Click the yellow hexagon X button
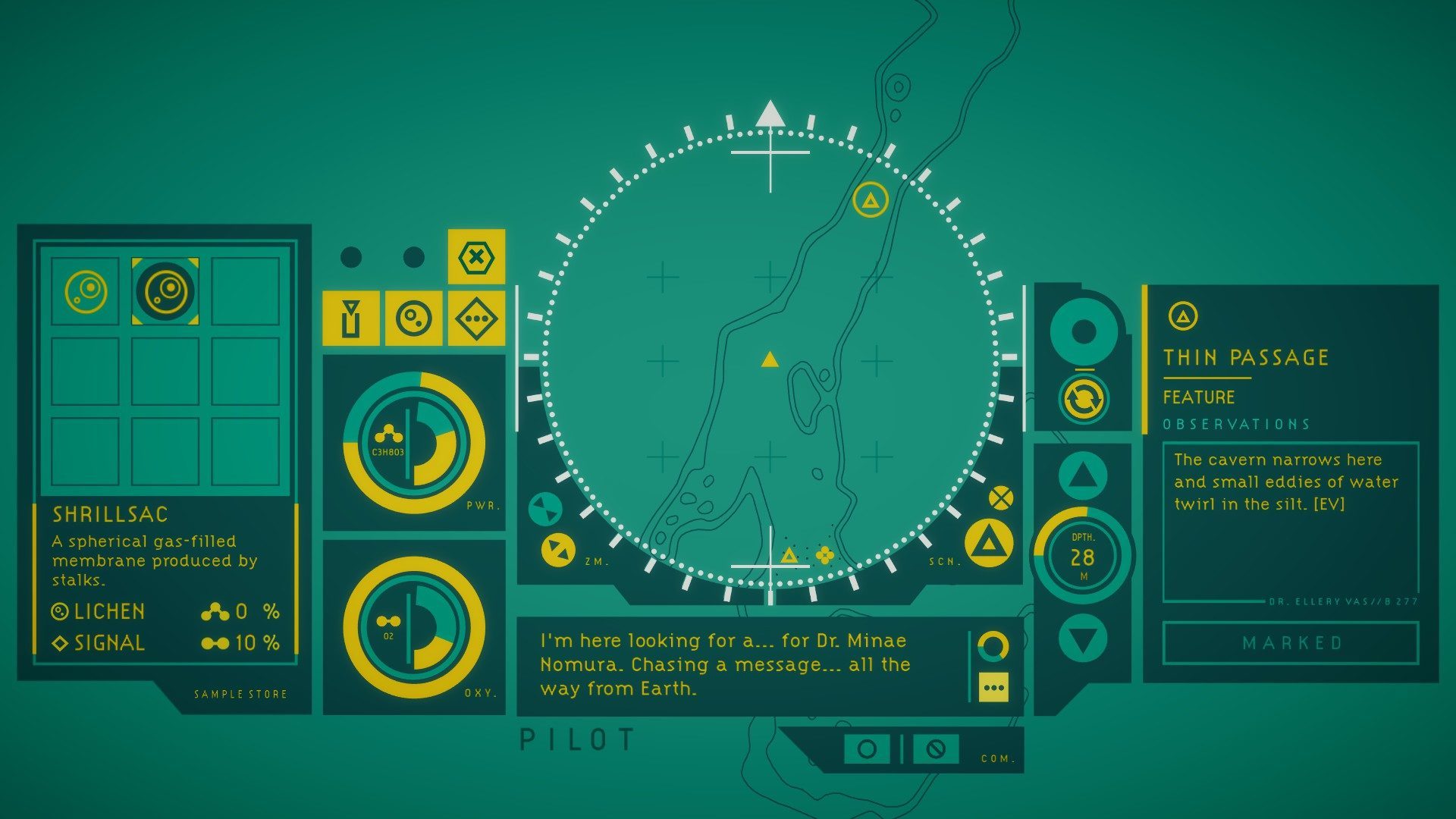Screen dimensions: 1456x819 click(476, 257)
